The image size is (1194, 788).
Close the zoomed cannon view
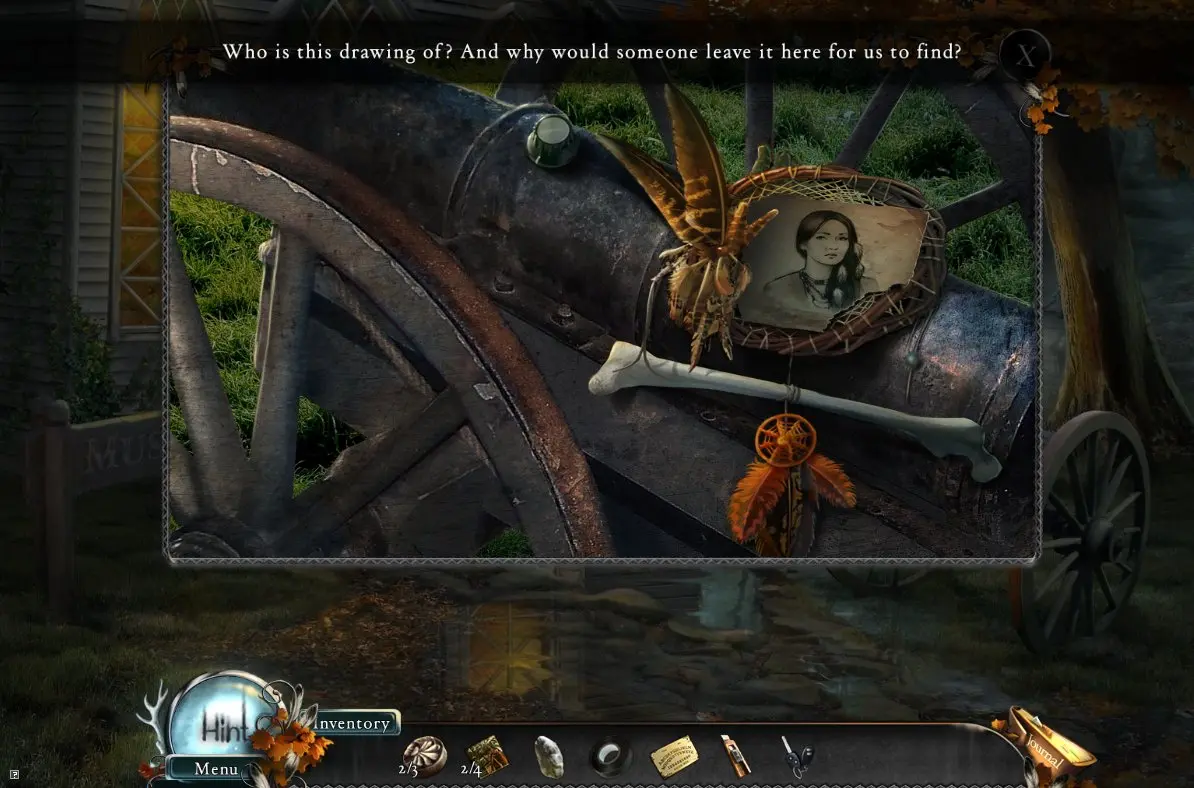(x=1024, y=54)
